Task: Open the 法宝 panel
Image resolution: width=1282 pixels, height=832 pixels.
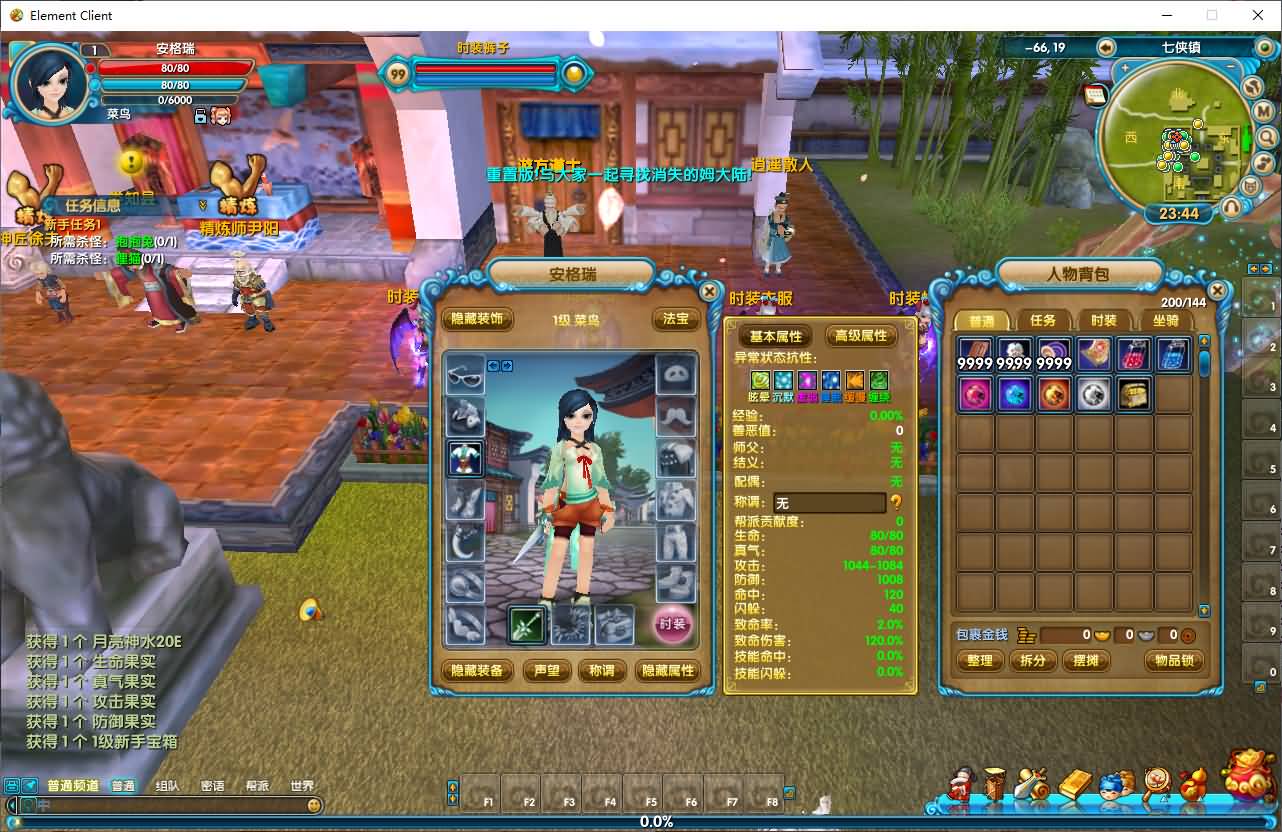Action: [676, 319]
